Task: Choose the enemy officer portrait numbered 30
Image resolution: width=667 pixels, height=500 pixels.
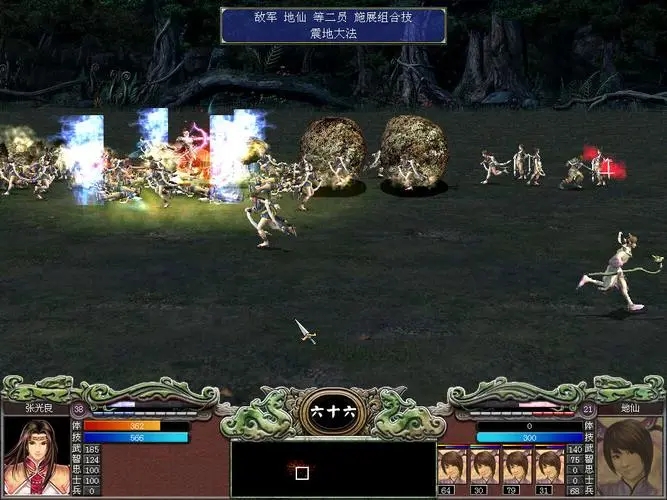Action: pyautogui.click(x=485, y=466)
